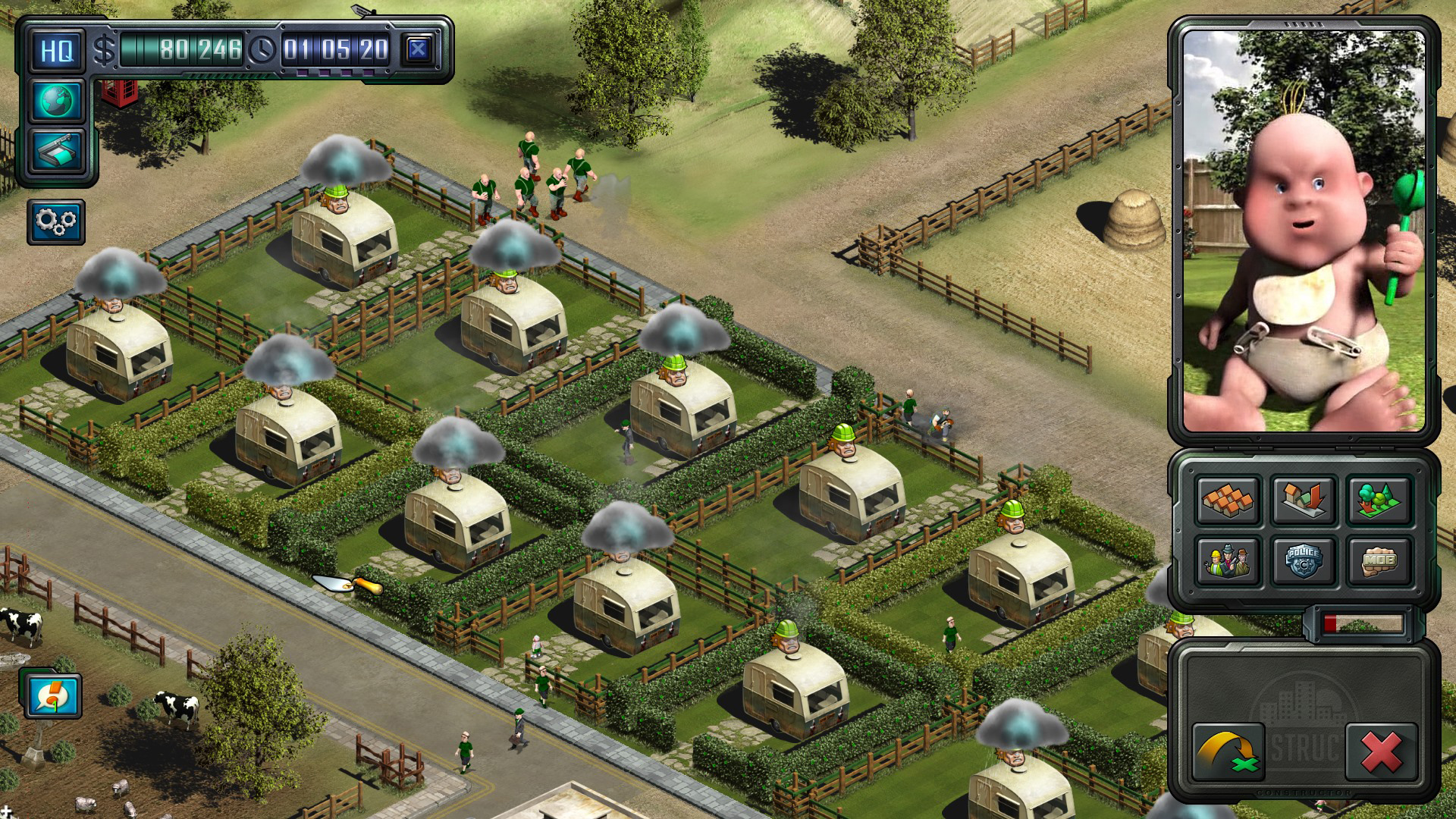This screenshot has height=819, width=1456.
Task: Open the HQ menu
Action: click(x=57, y=50)
